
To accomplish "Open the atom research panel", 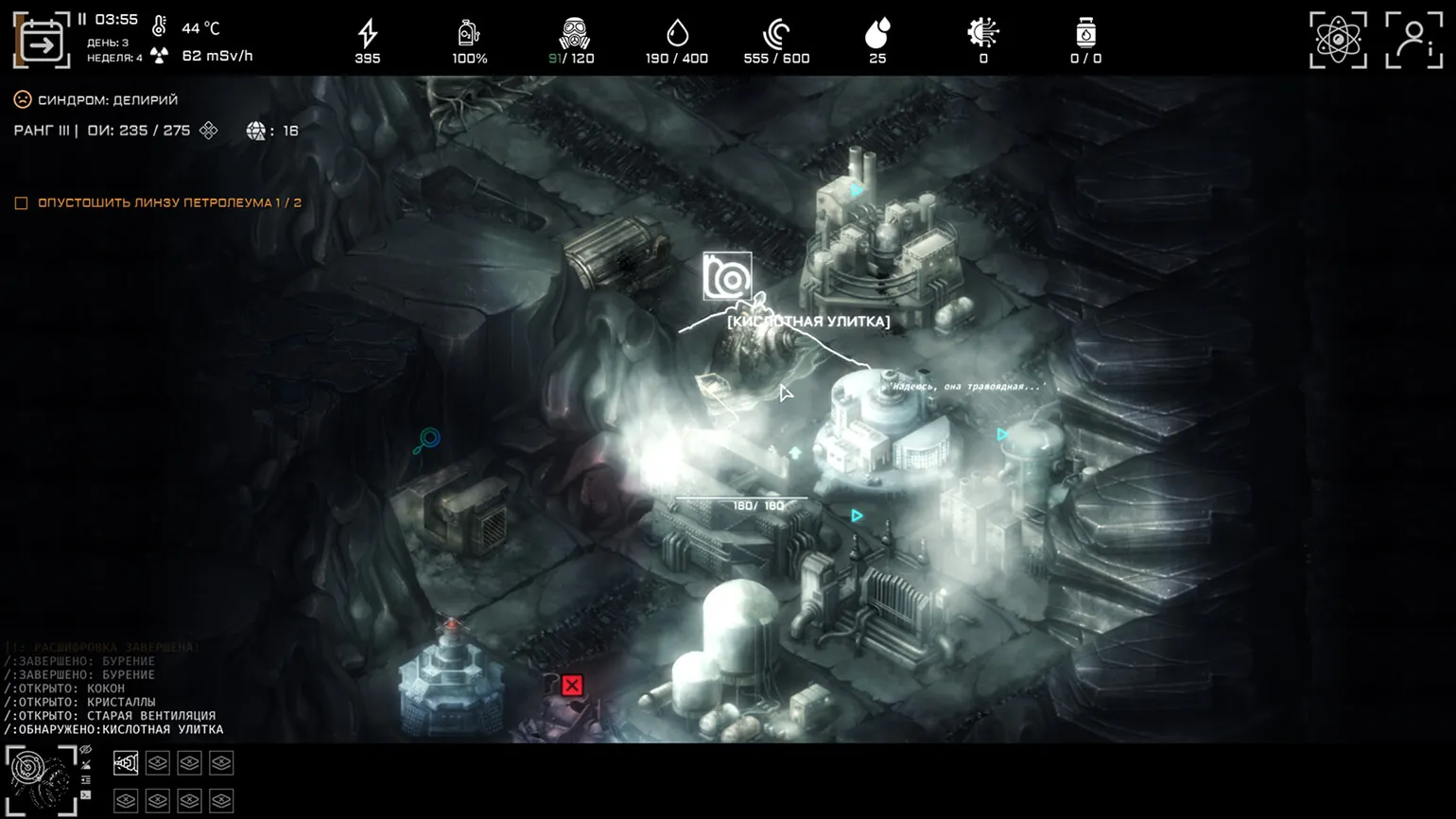I will [x=1338, y=40].
